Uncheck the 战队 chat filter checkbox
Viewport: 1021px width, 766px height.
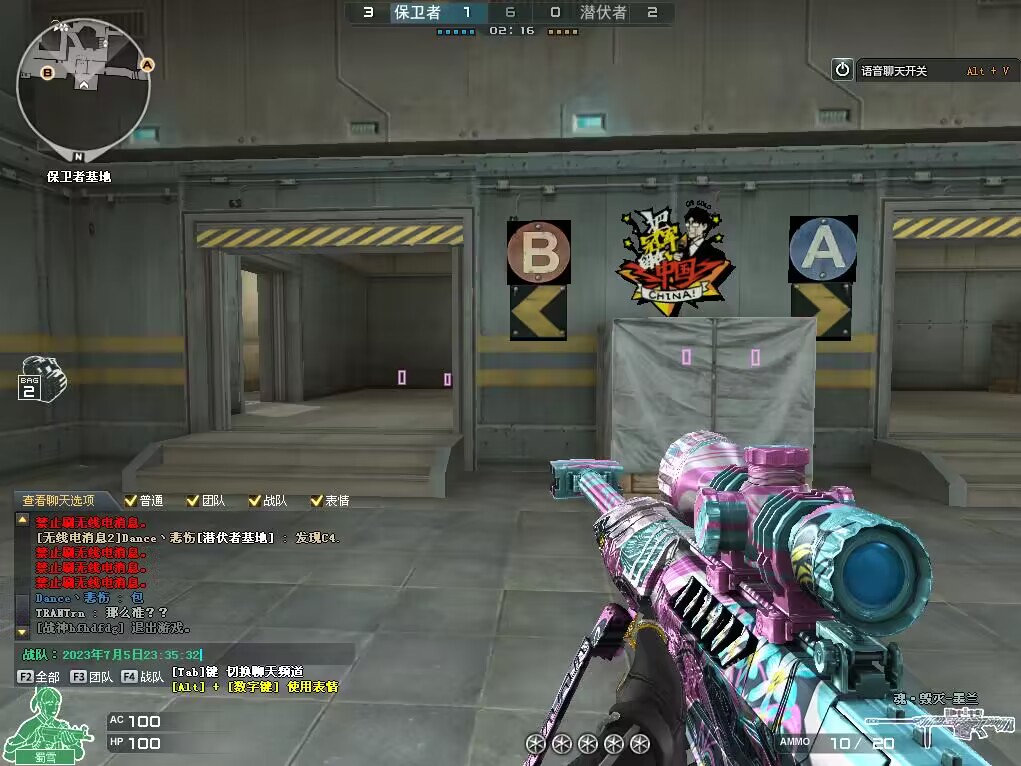(254, 500)
